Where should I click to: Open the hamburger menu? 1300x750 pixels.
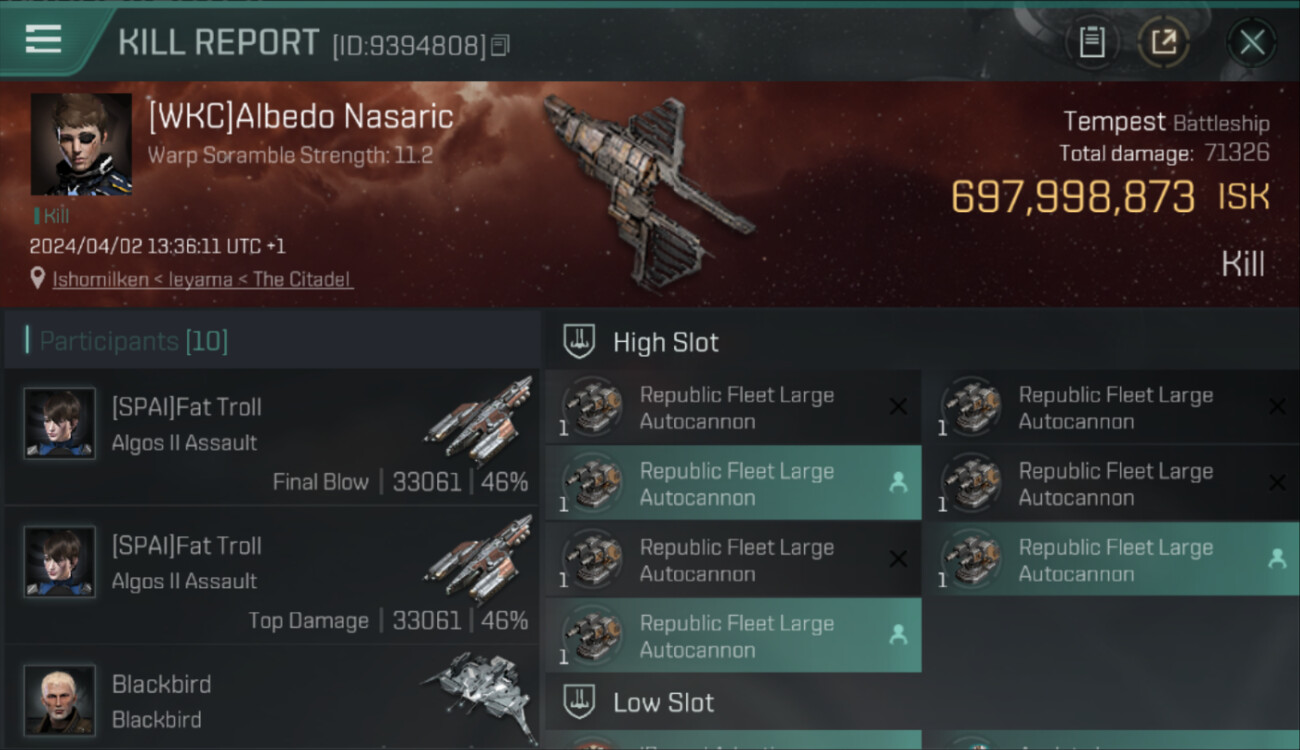click(44, 40)
